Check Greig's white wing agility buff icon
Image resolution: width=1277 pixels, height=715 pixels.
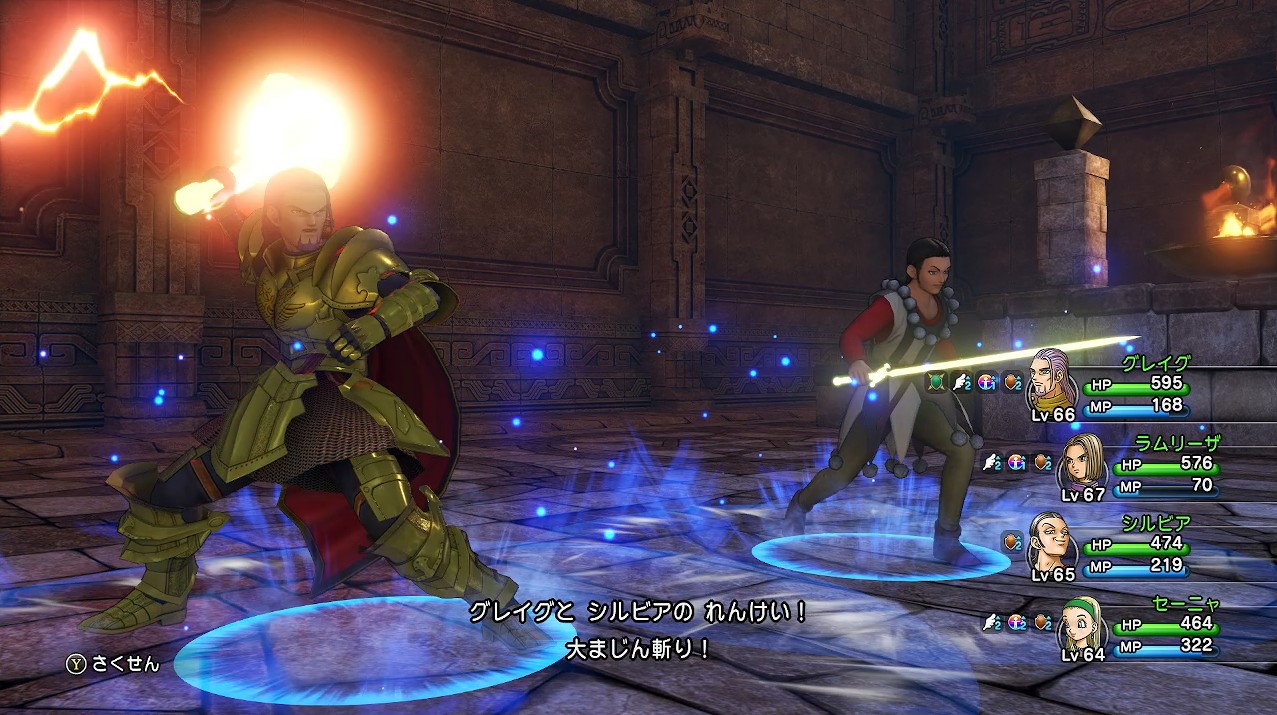962,381
